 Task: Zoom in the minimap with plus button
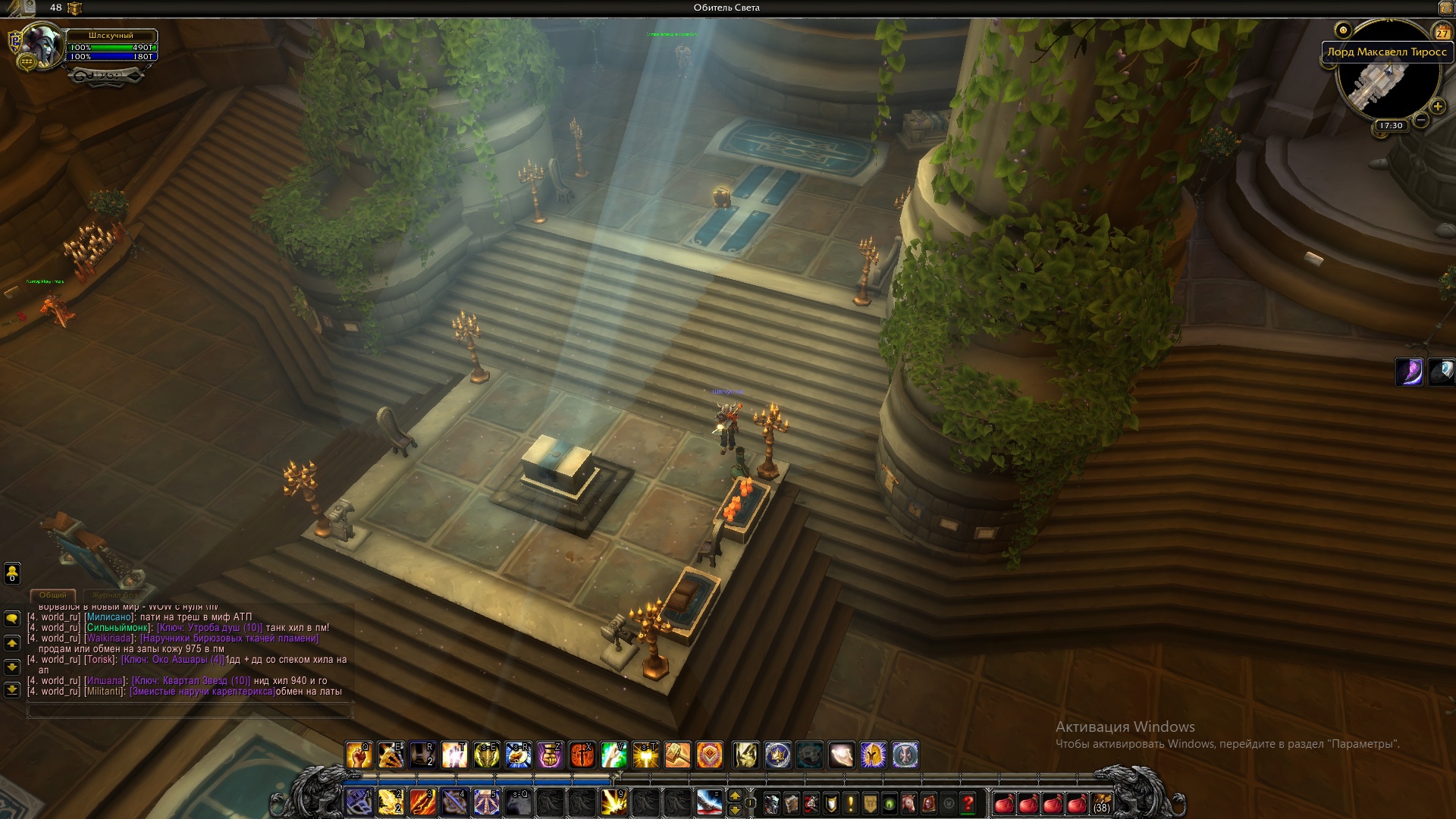[x=1437, y=107]
